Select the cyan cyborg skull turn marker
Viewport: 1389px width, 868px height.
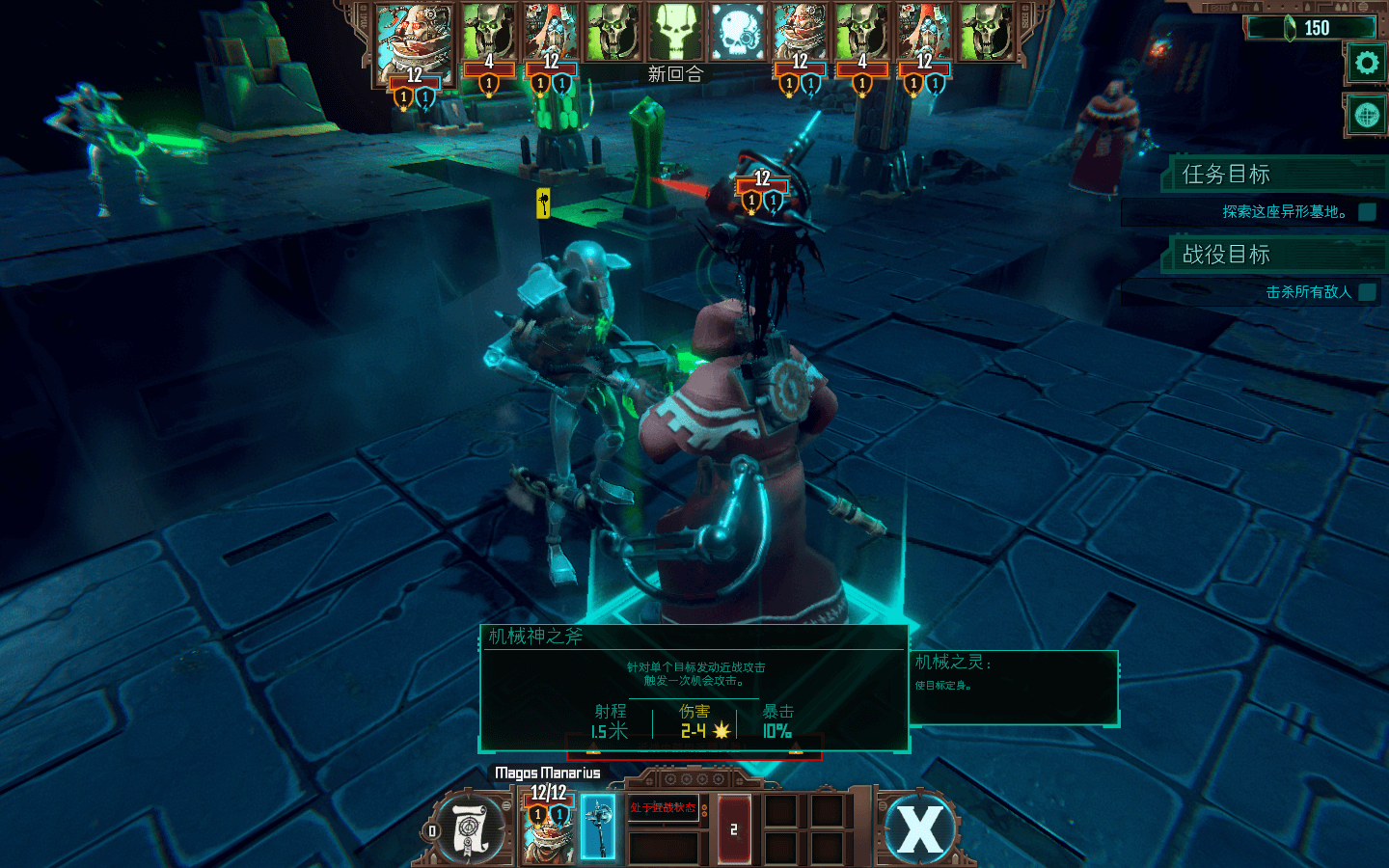click(738, 33)
